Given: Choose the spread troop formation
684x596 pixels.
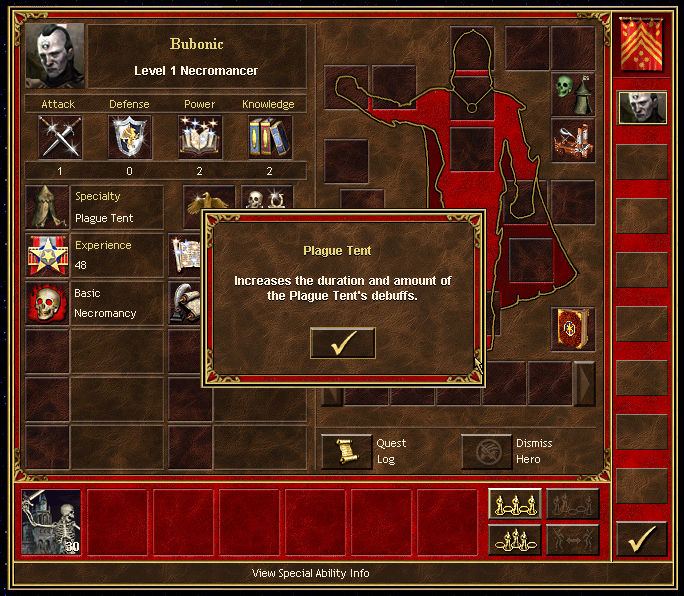Looking at the screenshot, I should point(515,504).
